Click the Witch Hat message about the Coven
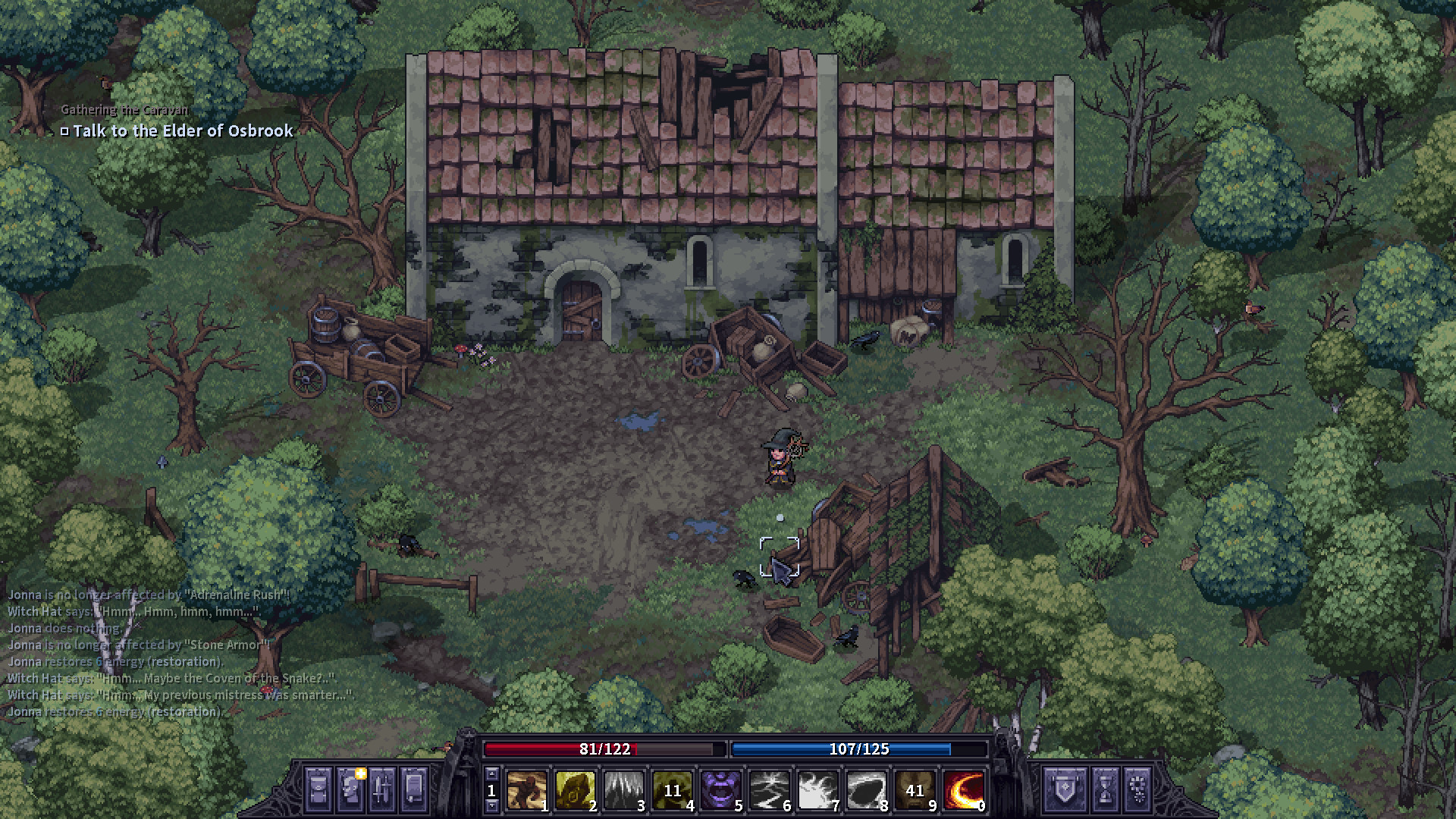Screen dimensions: 1456x819 tap(172, 679)
